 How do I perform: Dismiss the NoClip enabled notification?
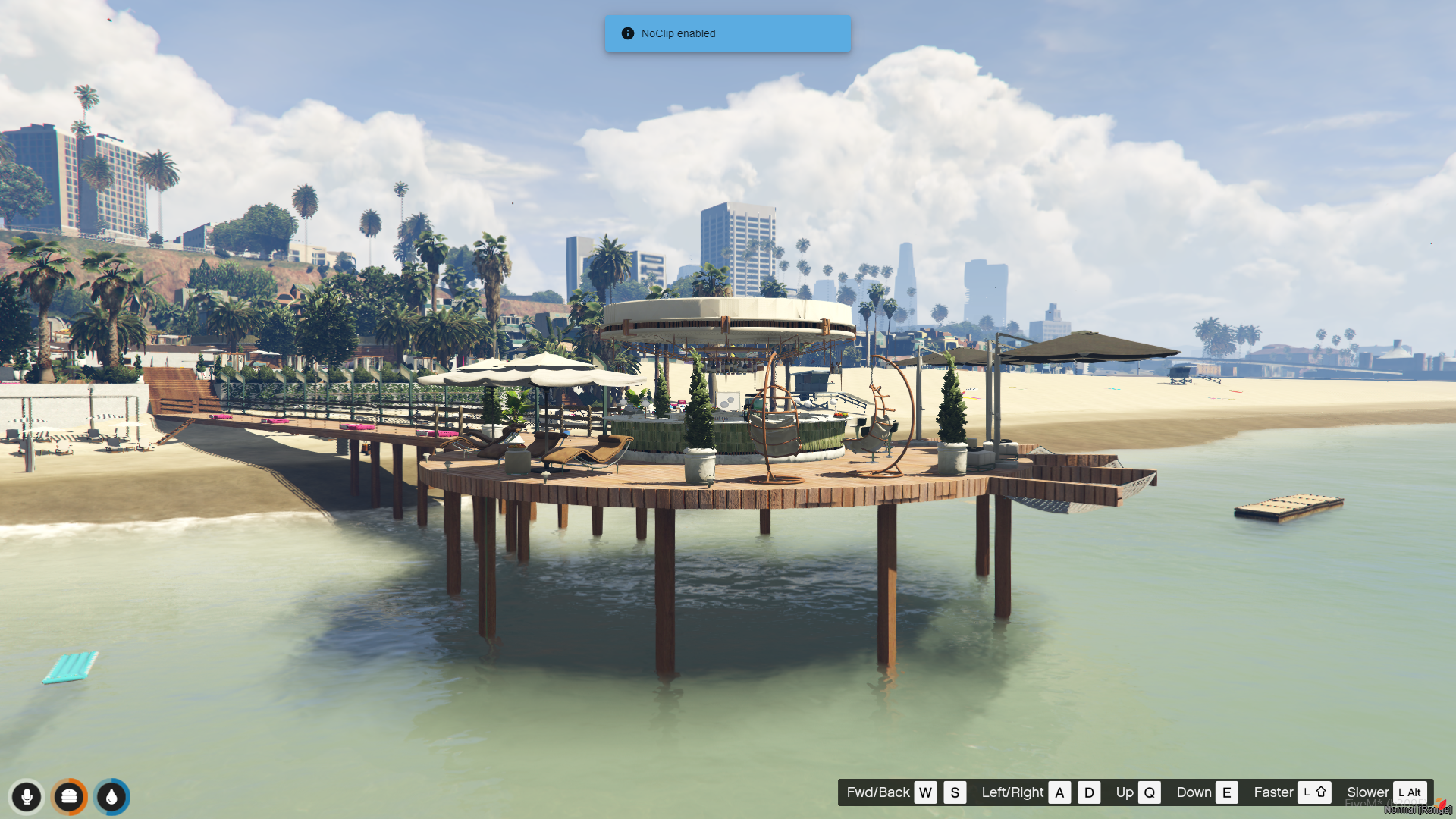point(726,33)
